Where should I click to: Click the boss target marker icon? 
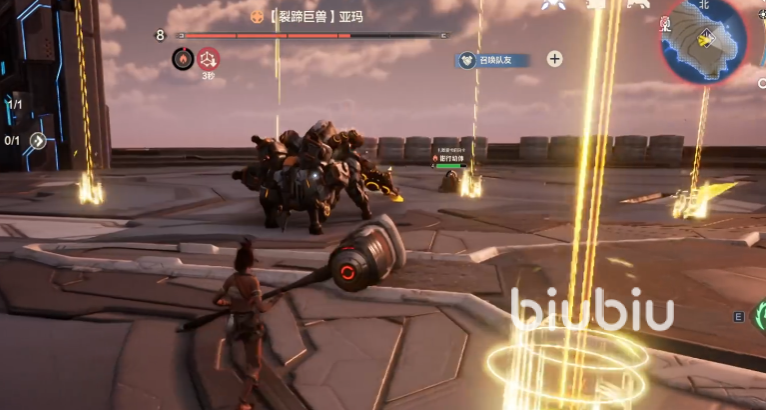point(256,16)
